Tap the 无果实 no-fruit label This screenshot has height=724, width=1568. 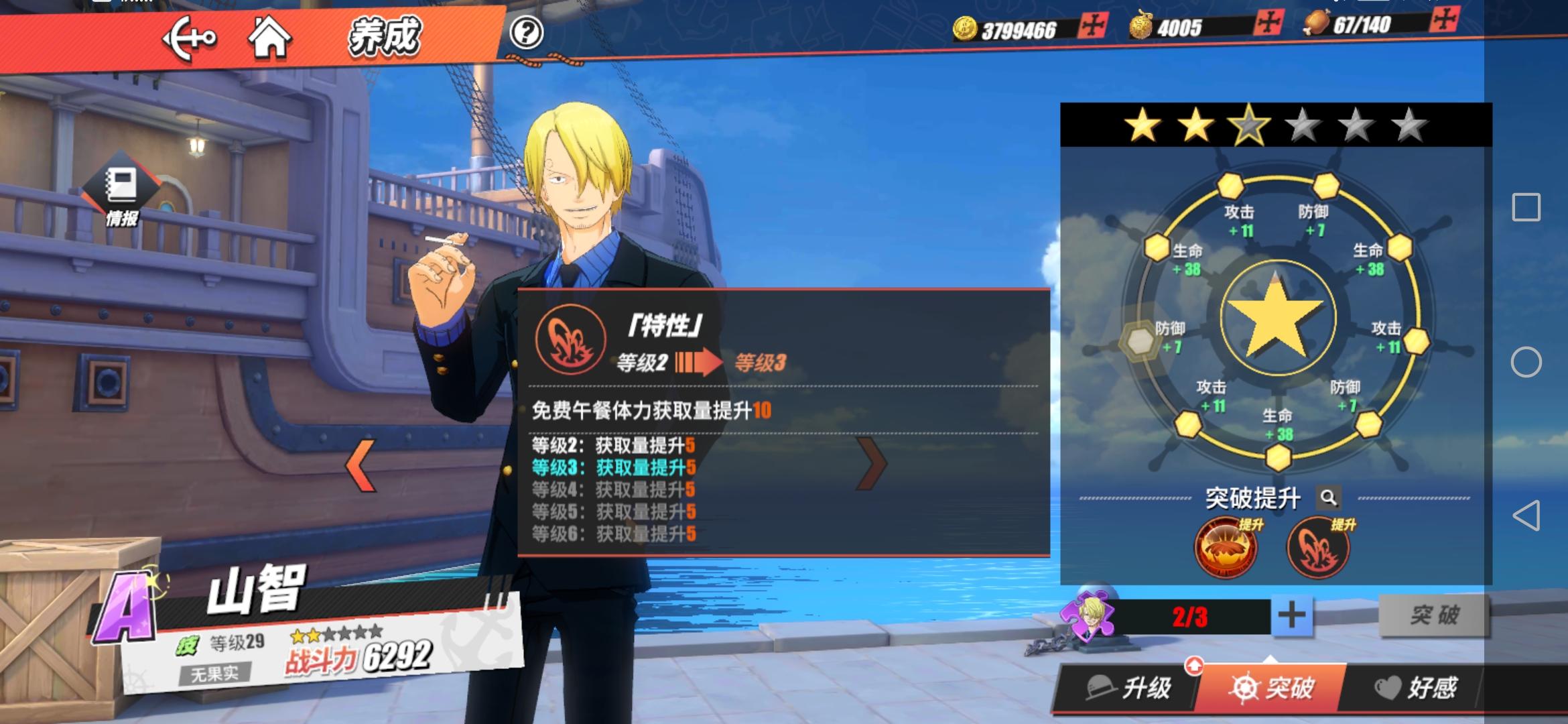coord(214,673)
